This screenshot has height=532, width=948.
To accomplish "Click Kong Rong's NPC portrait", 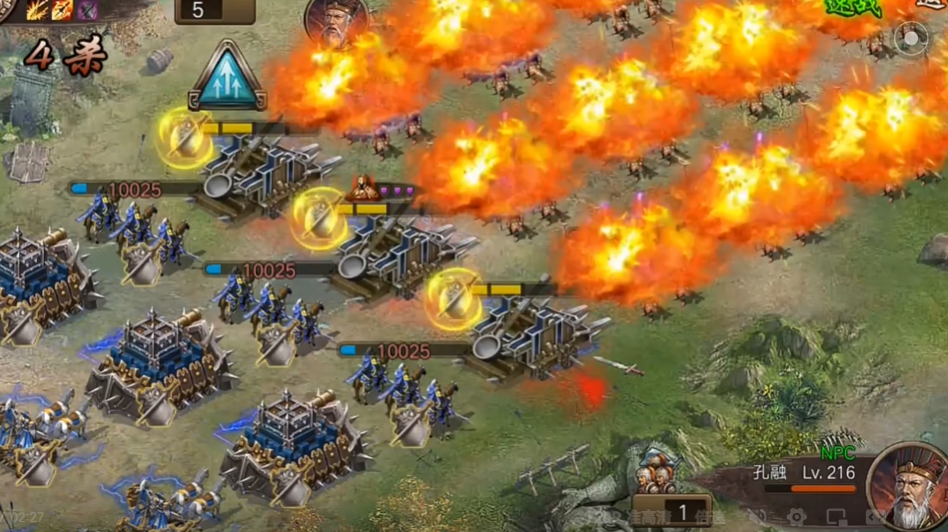I will [x=907, y=487].
